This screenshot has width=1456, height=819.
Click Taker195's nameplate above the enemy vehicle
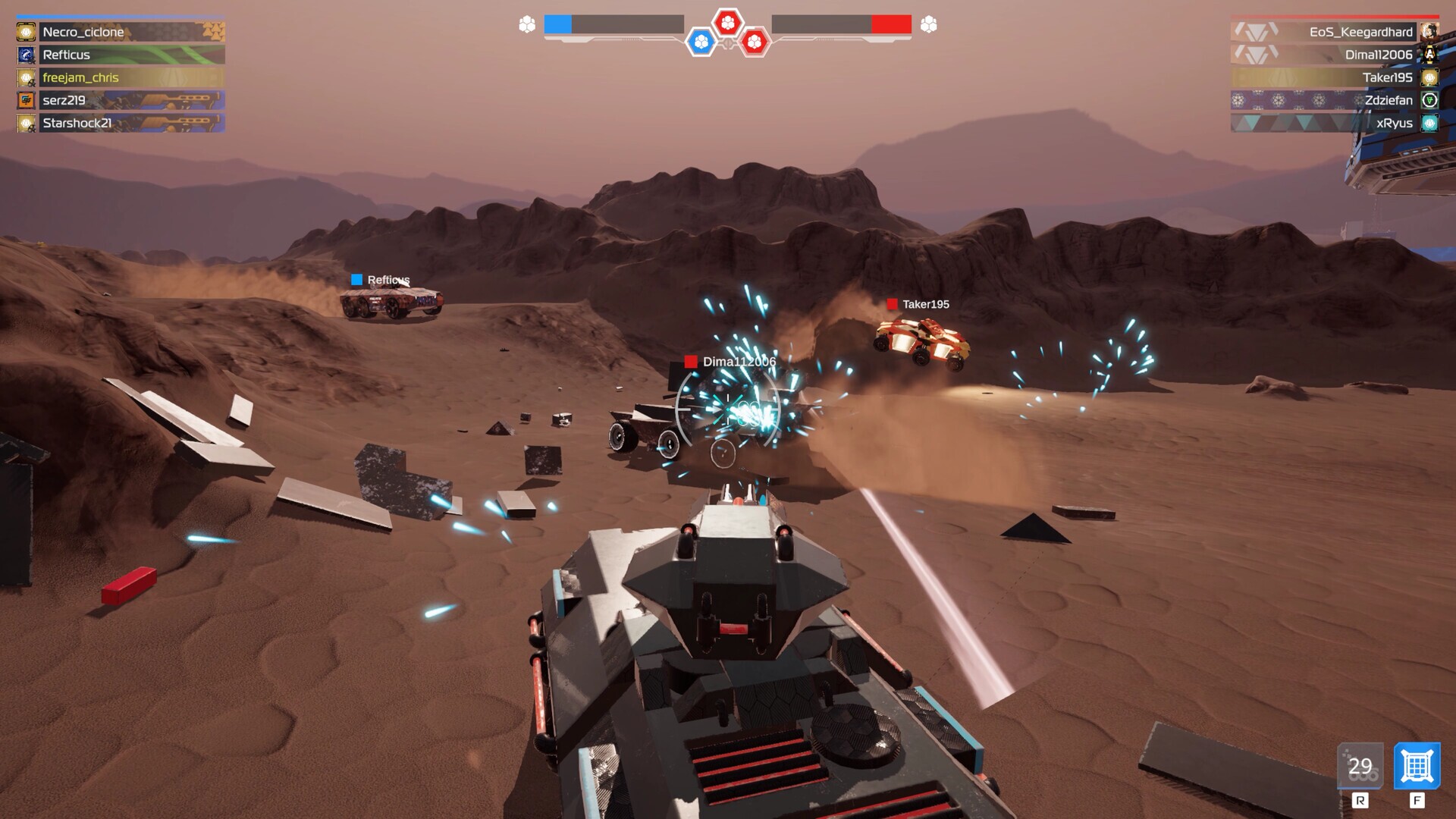point(921,303)
